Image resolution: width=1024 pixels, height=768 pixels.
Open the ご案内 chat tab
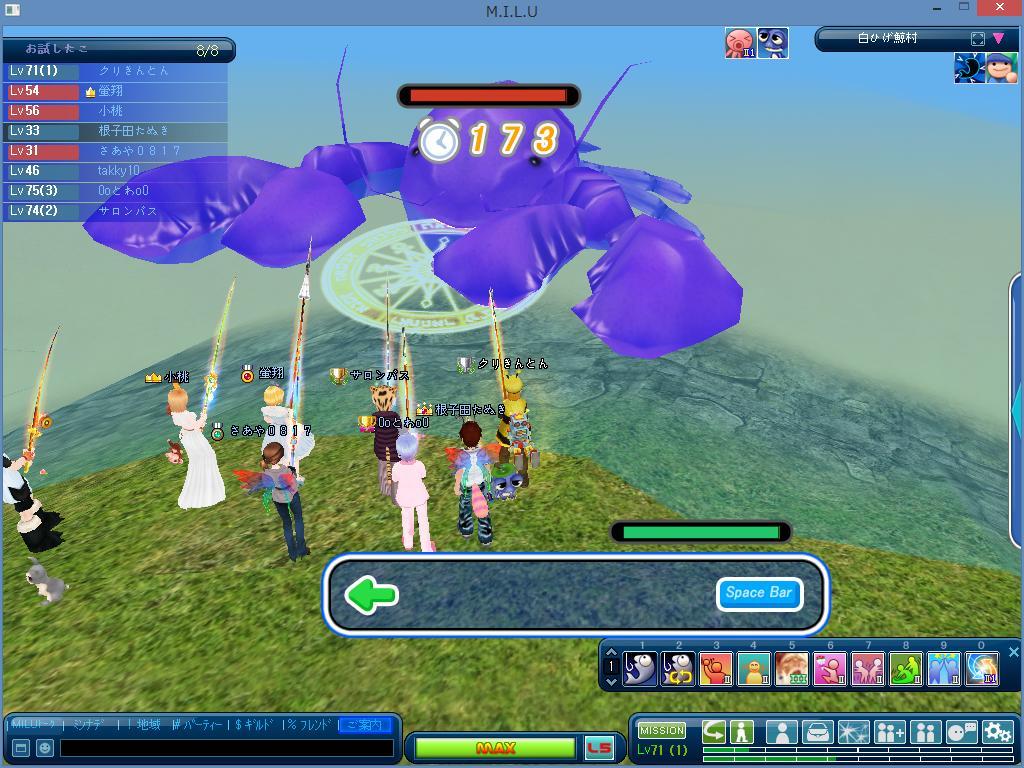[x=364, y=724]
